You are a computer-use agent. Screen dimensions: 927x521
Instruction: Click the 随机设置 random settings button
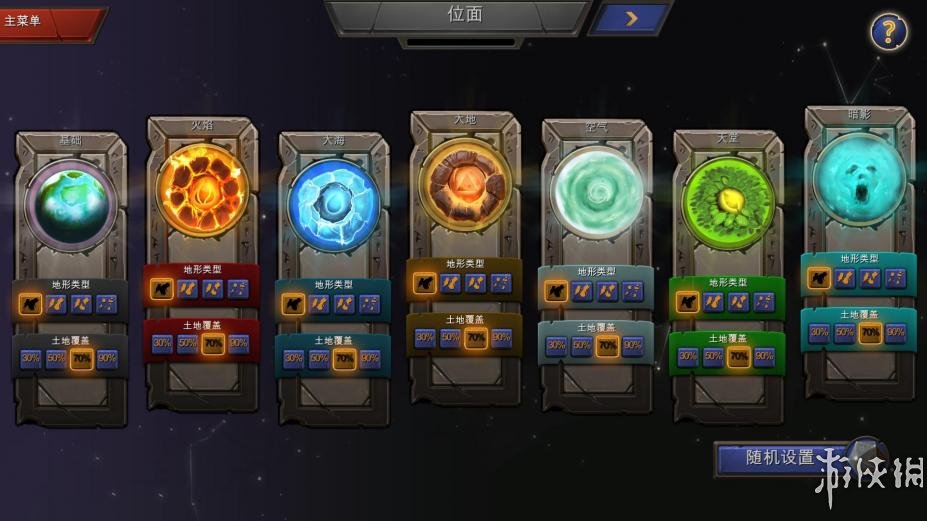pyautogui.click(x=780, y=458)
